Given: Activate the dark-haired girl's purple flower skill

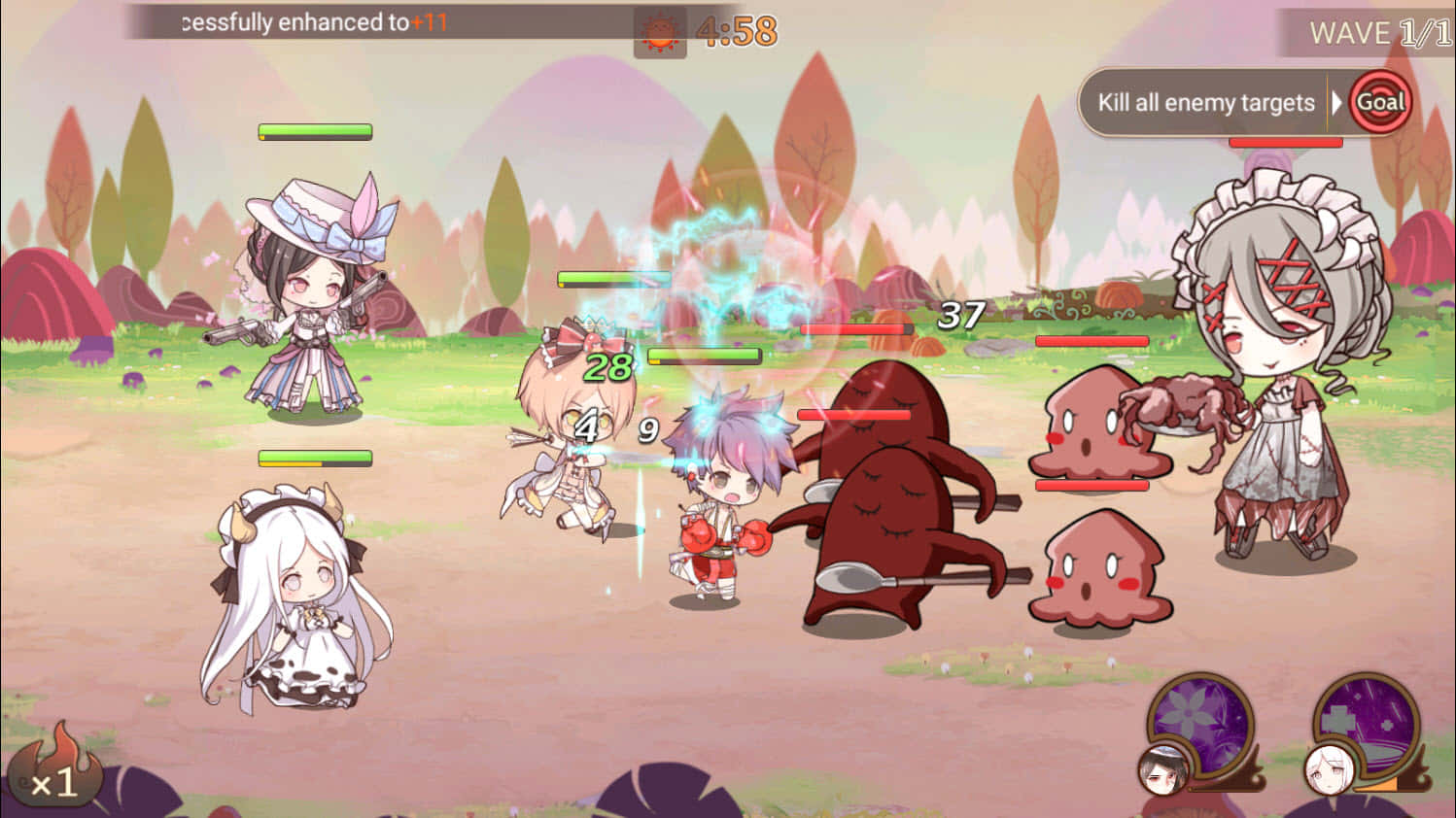Looking at the screenshot, I should [1199, 724].
